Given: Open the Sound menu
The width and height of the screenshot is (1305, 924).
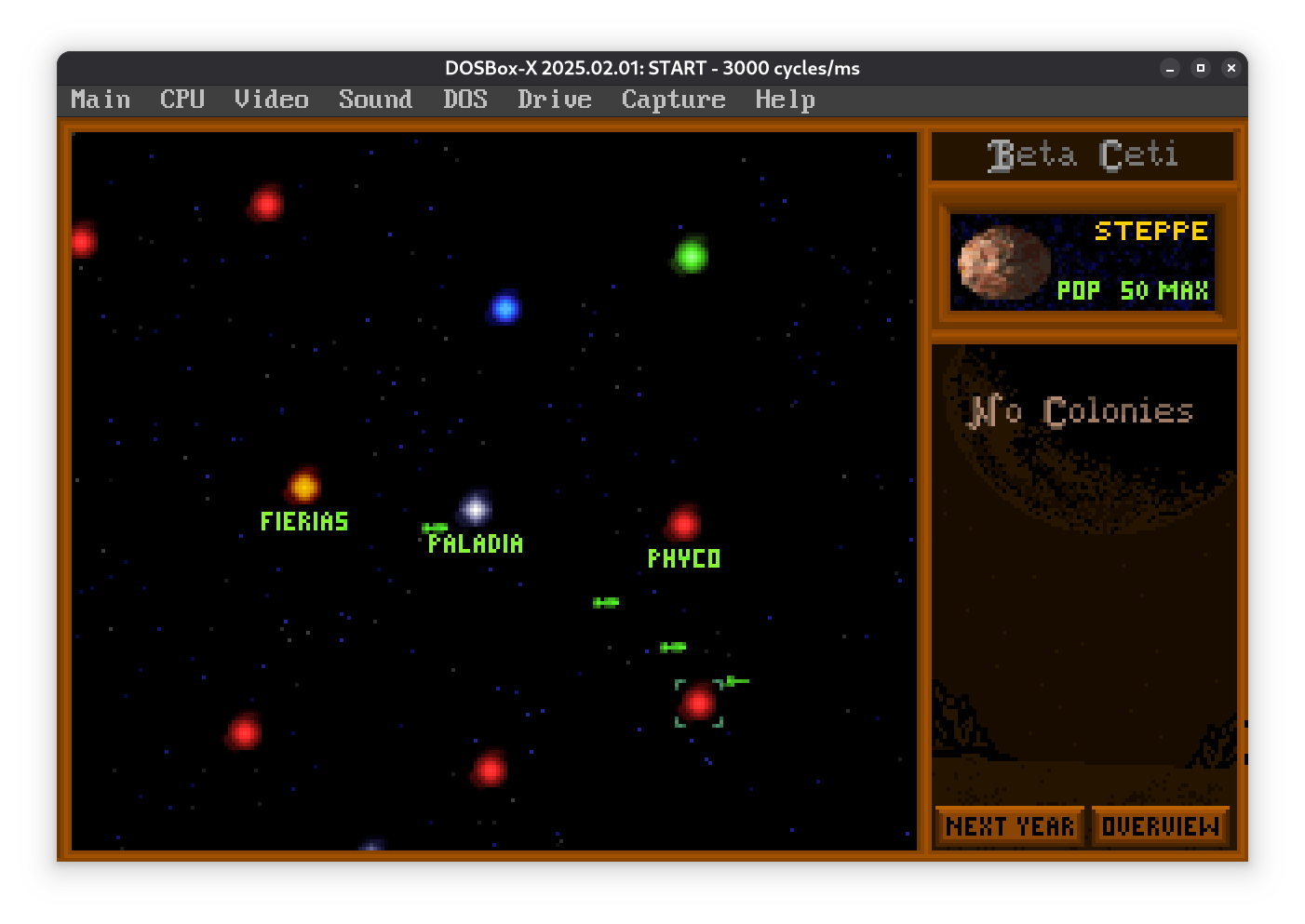Looking at the screenshot, I should pos(375,100).
